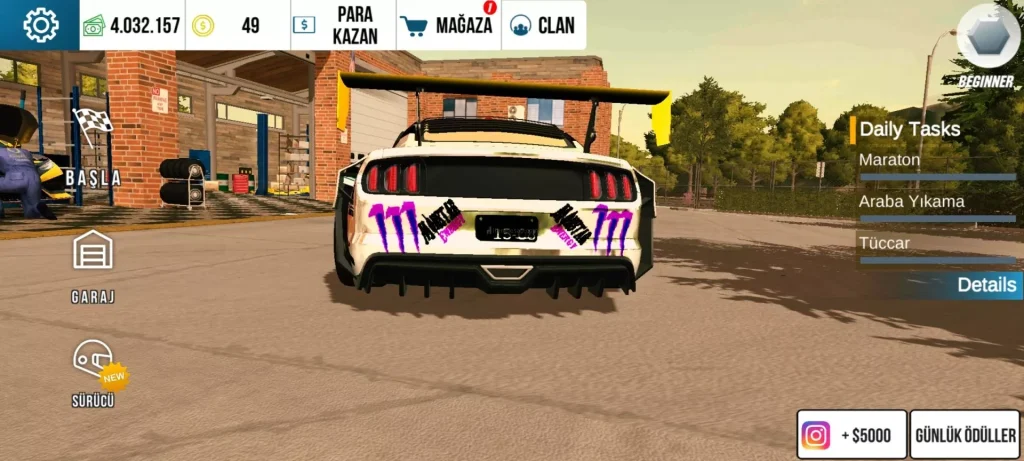Open the Clan menu

coord(543,25)
